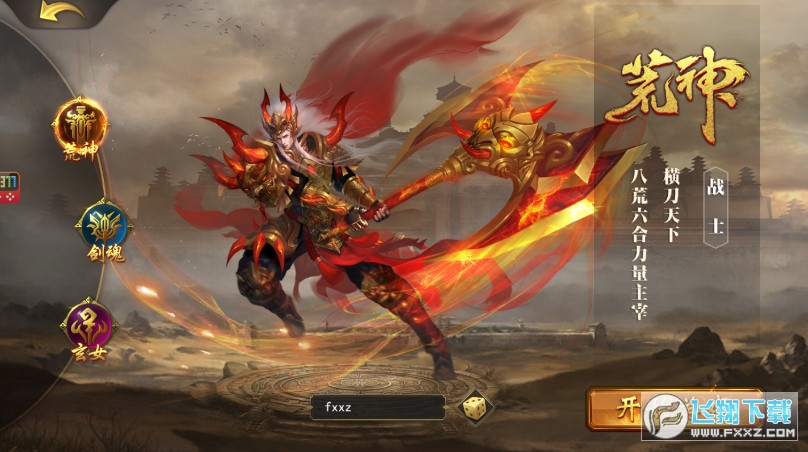Choose the 剑魂 class icon

tap(100, 228)
